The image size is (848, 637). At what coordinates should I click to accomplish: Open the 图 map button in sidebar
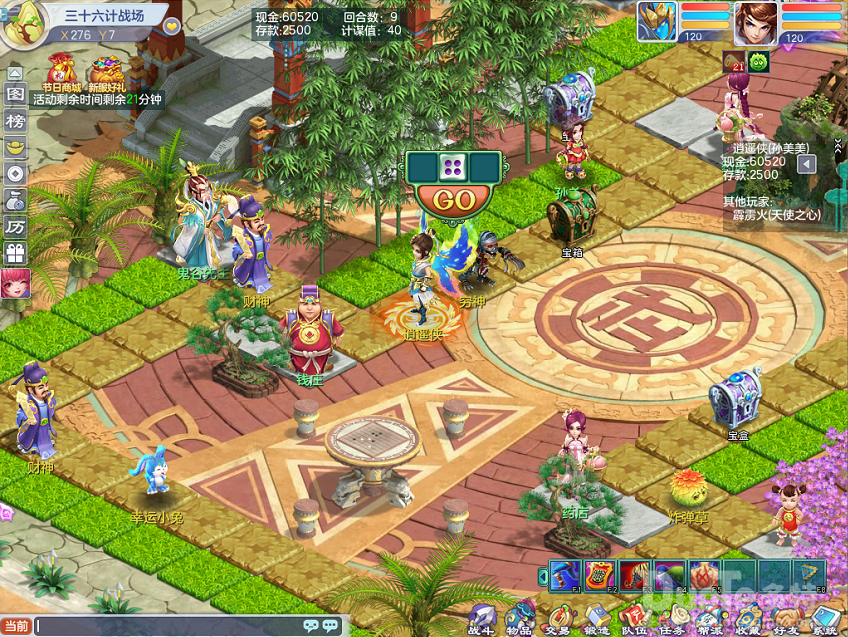click(15, 94)
